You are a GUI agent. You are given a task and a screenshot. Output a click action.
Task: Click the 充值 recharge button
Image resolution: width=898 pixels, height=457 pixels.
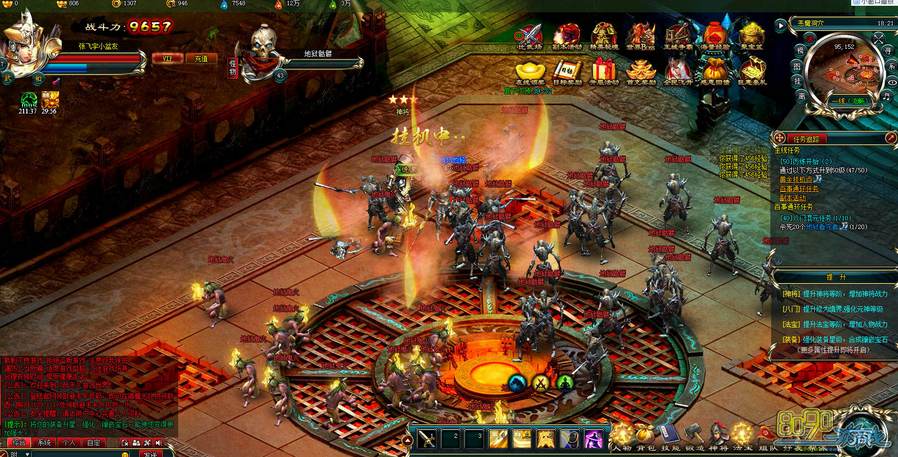[x=201, y=59]
